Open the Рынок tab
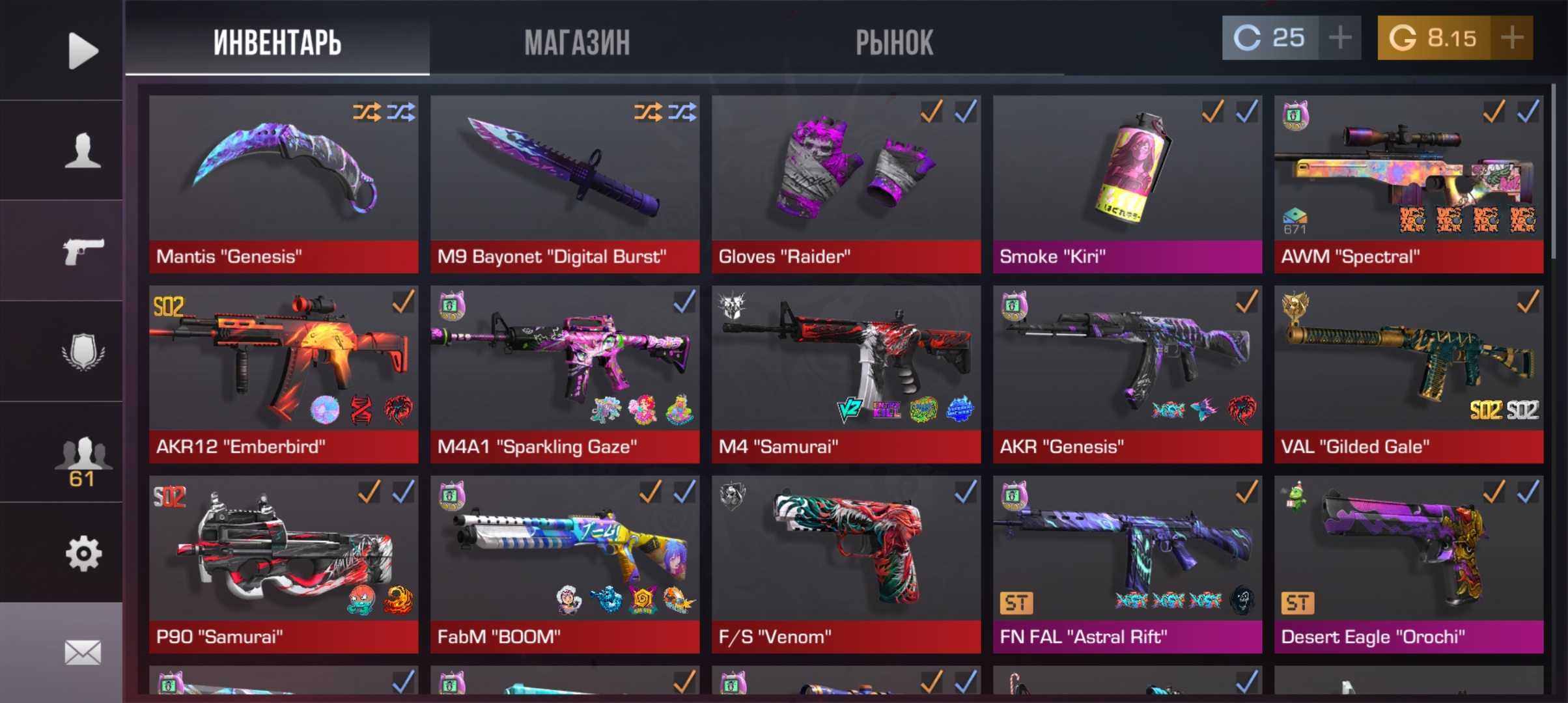 tap(894, 42)
